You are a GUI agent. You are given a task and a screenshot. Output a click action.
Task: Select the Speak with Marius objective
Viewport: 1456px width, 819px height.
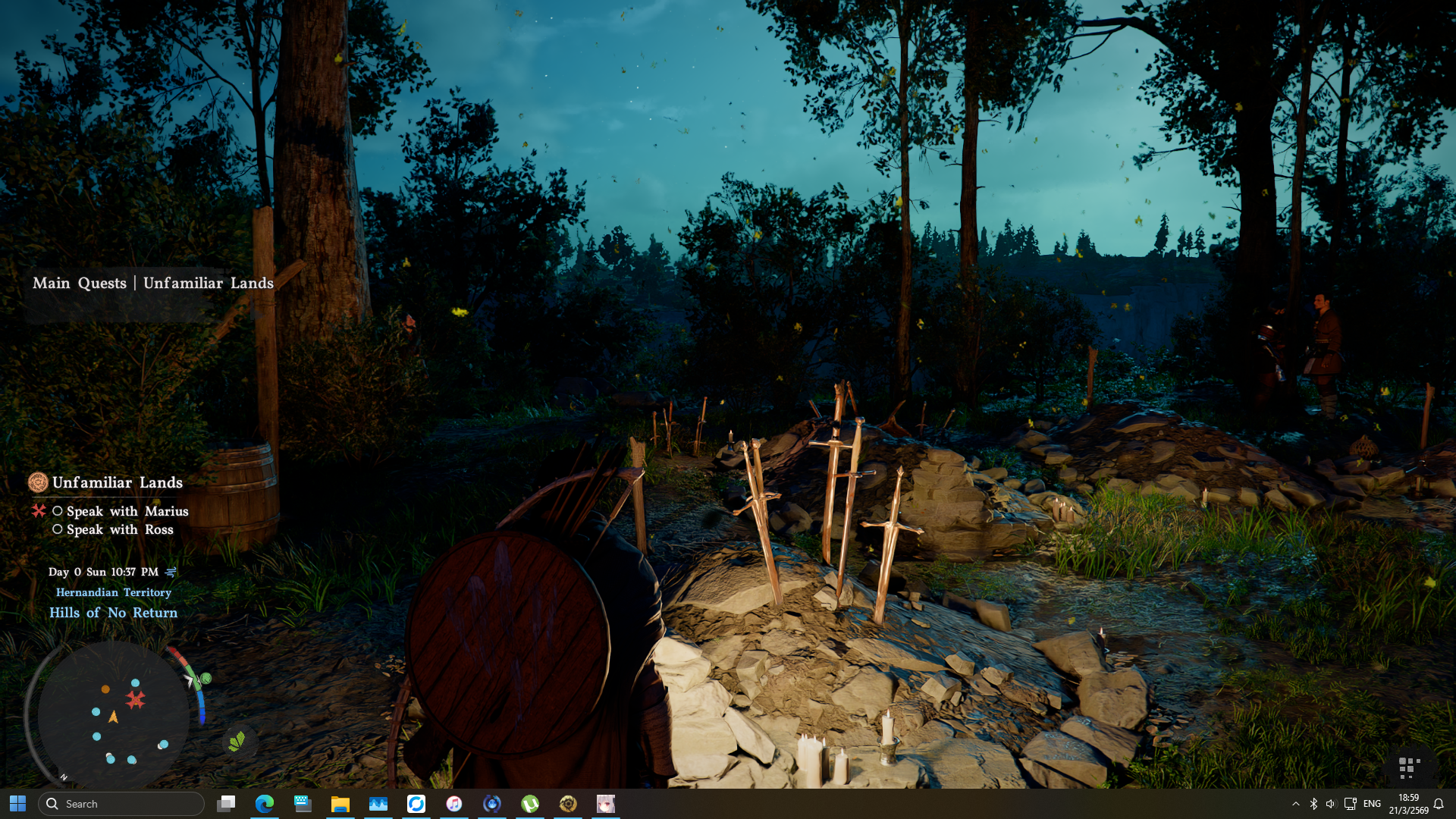tap(127, 511)
